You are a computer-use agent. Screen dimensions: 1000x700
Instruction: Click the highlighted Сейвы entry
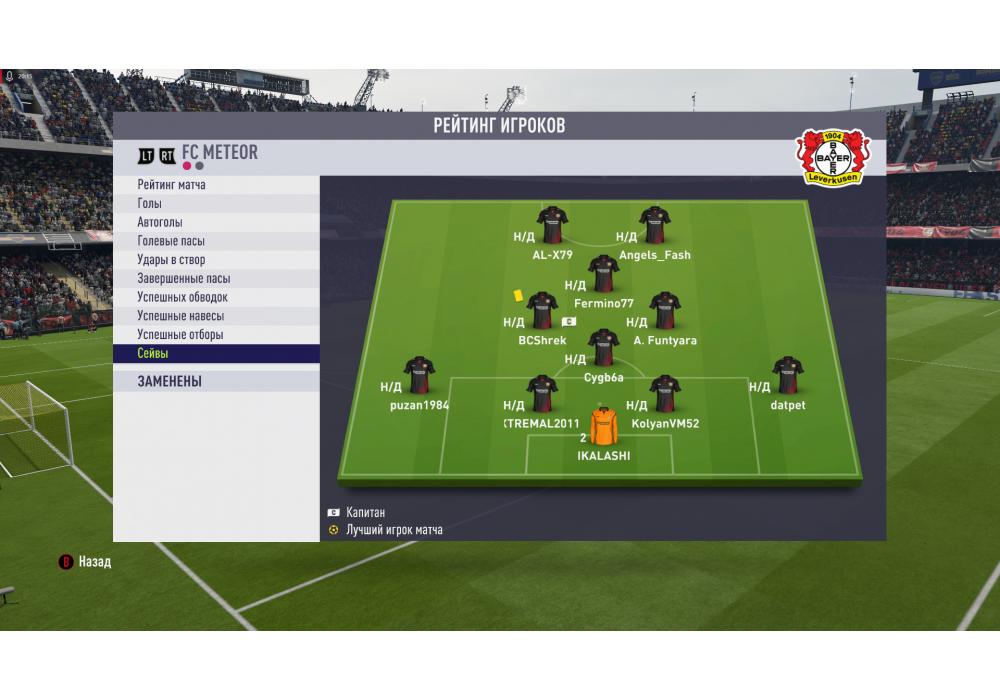coord(153,354)
